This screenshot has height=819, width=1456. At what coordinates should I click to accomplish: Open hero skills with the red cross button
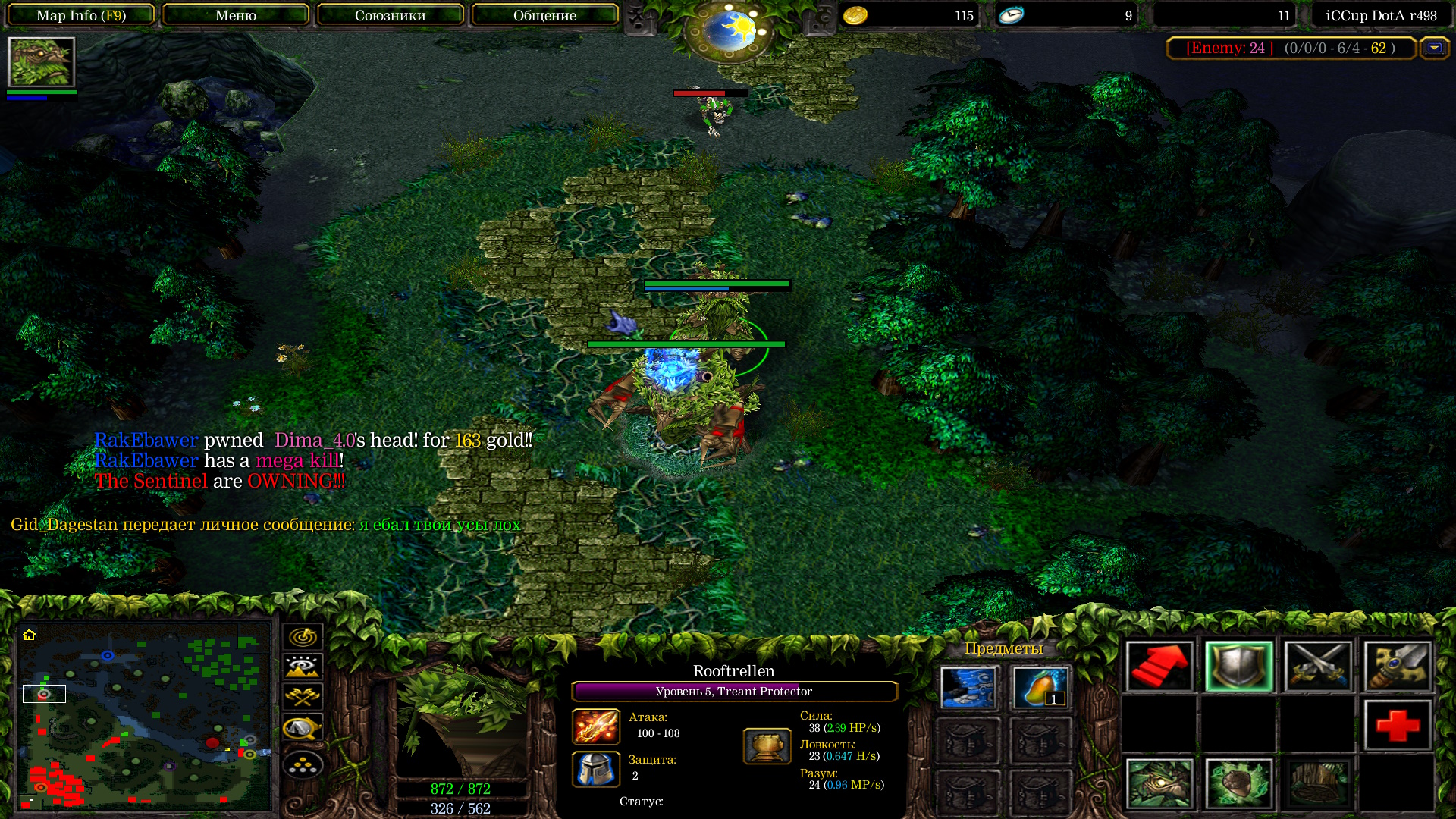[x=1398, y=725]
